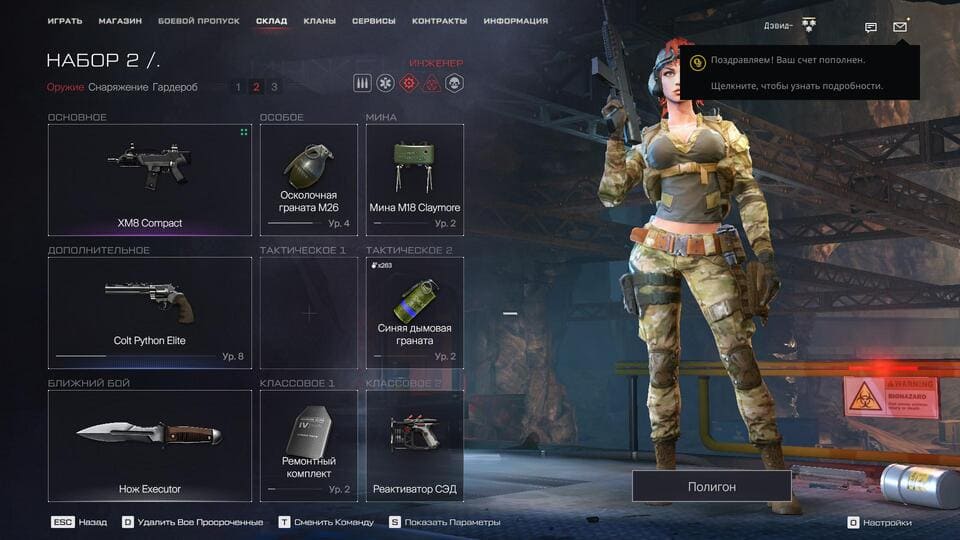Screen dimensions: 960x540
Task: Choose the skull class icon
Action: 454,84
